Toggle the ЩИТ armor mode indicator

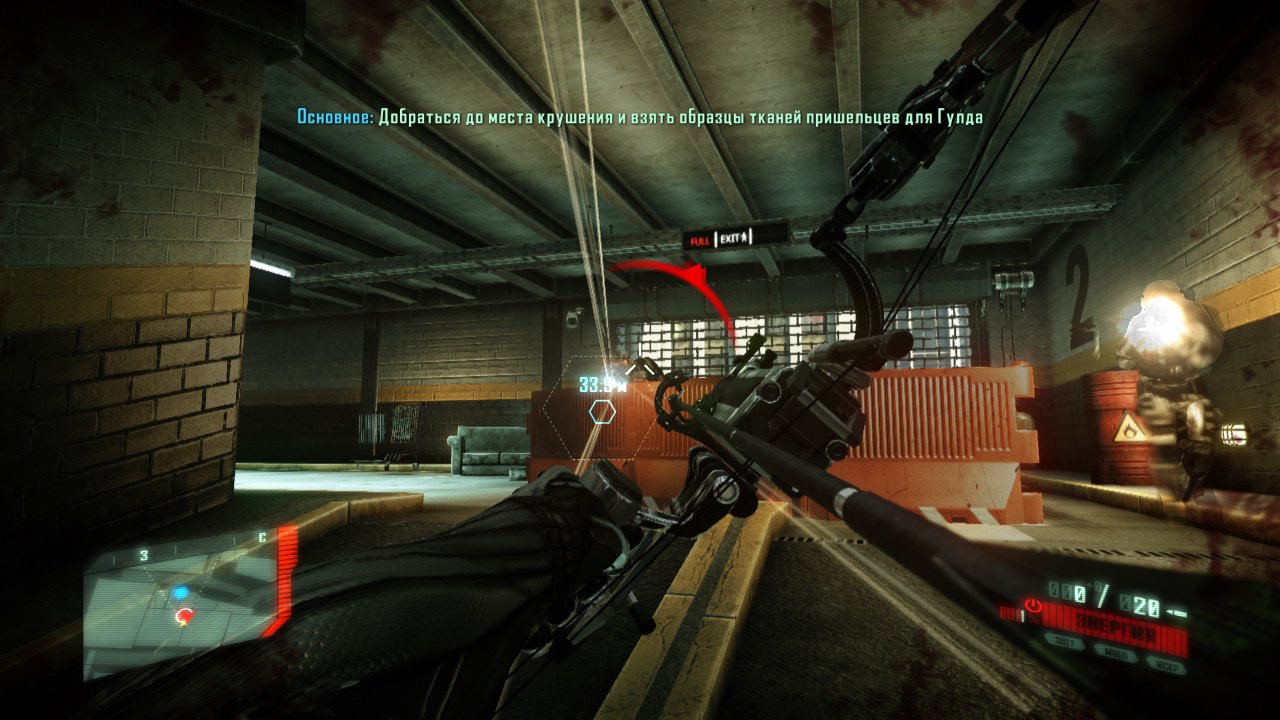point(1064,641)
